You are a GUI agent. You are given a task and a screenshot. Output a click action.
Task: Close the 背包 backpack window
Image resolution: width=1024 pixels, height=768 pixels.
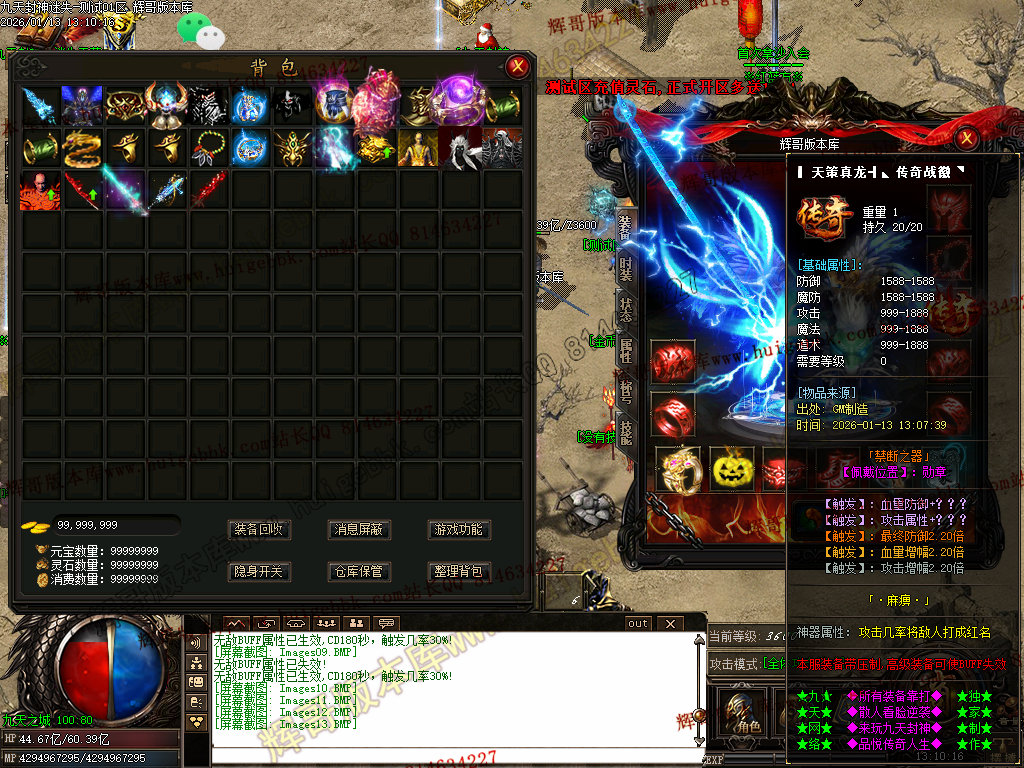(517, 67)
